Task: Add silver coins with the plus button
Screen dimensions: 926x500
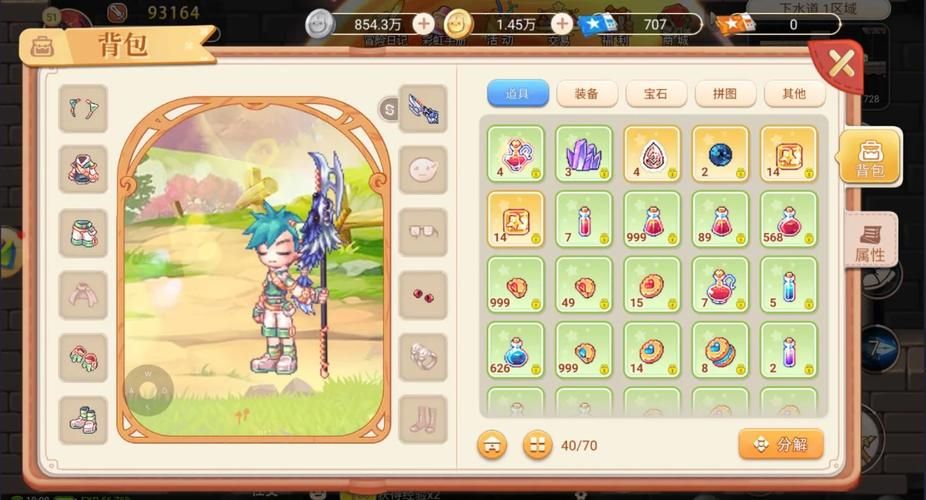Action: point(424,23)
